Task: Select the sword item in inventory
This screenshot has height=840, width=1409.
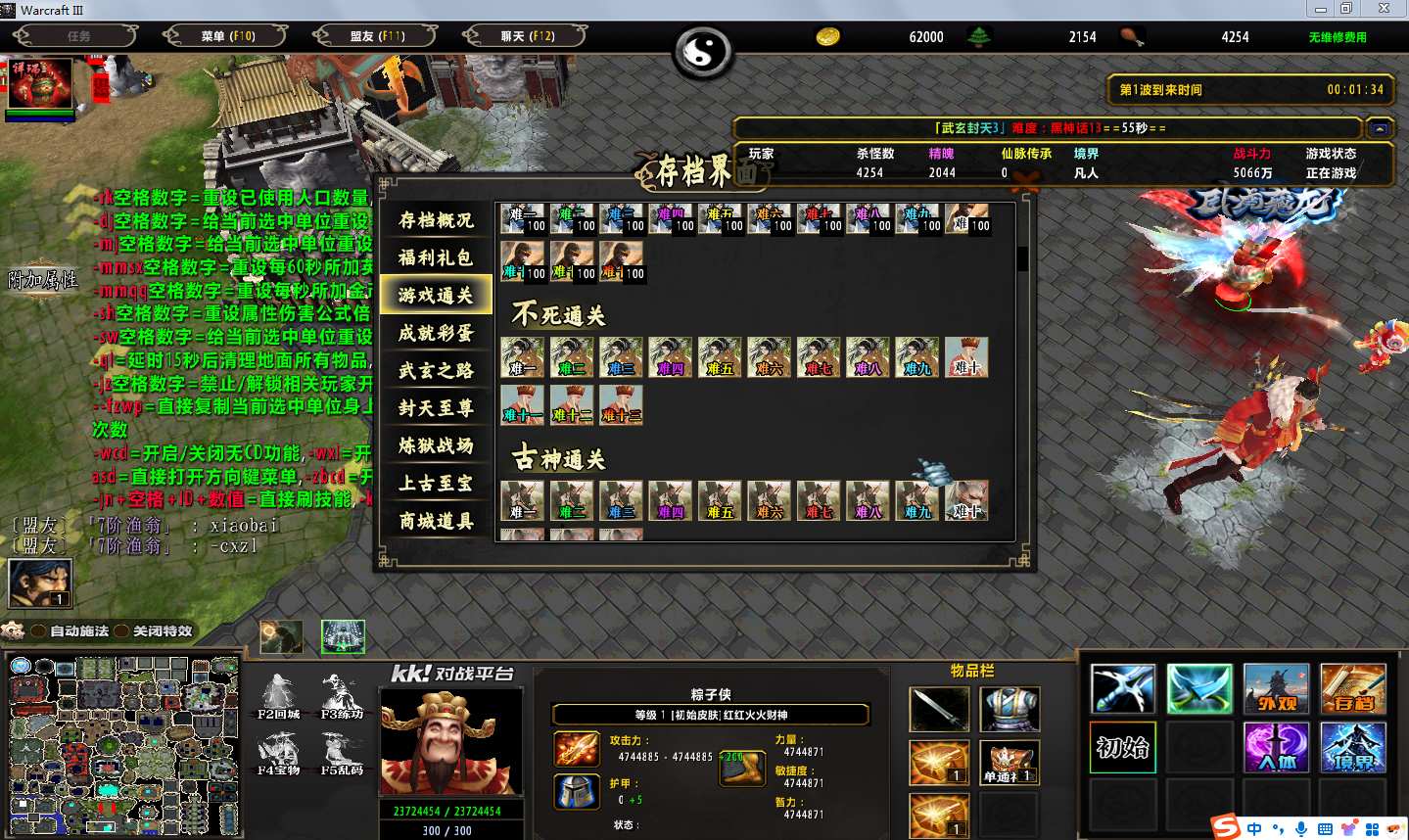Action: (938, 709)
